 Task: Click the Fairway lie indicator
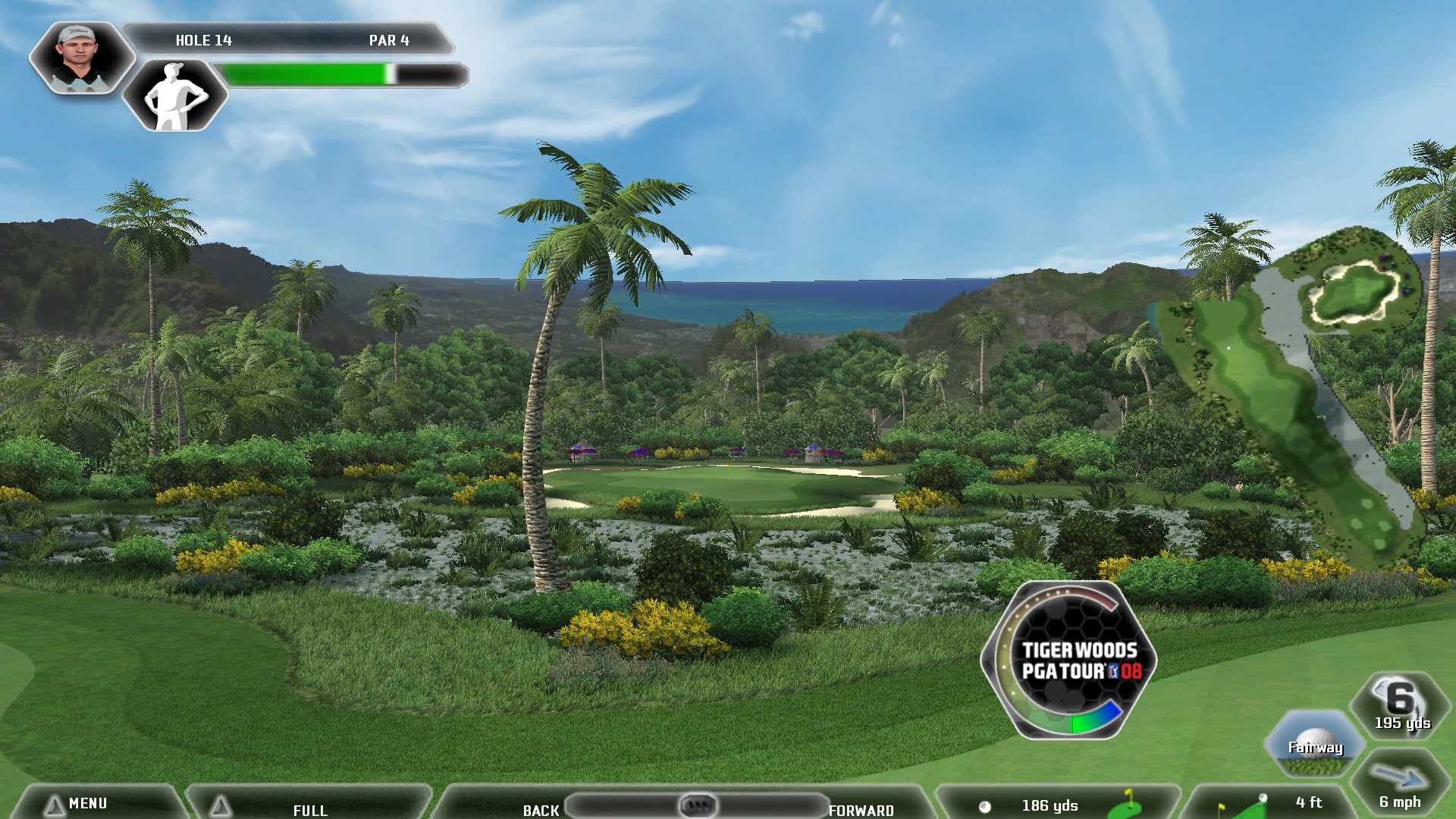[x=1315, y=745]
